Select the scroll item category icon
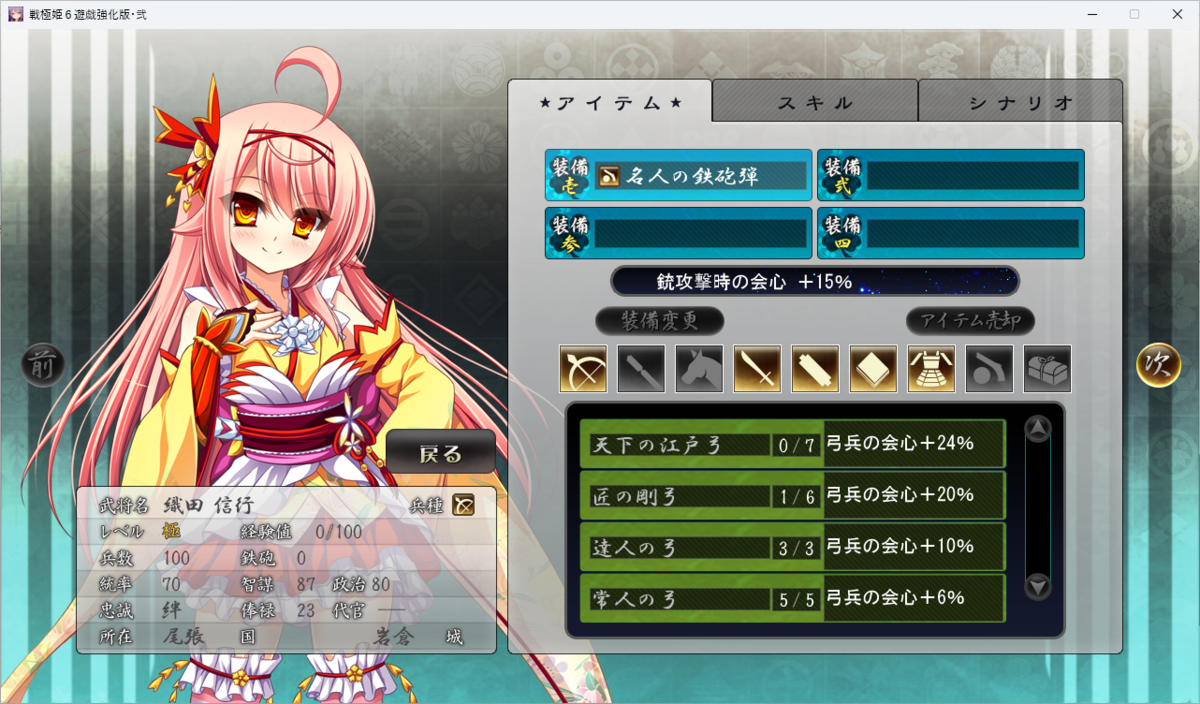The height and width of the screenshot is (704, 1200). click(x=816, y=369)
